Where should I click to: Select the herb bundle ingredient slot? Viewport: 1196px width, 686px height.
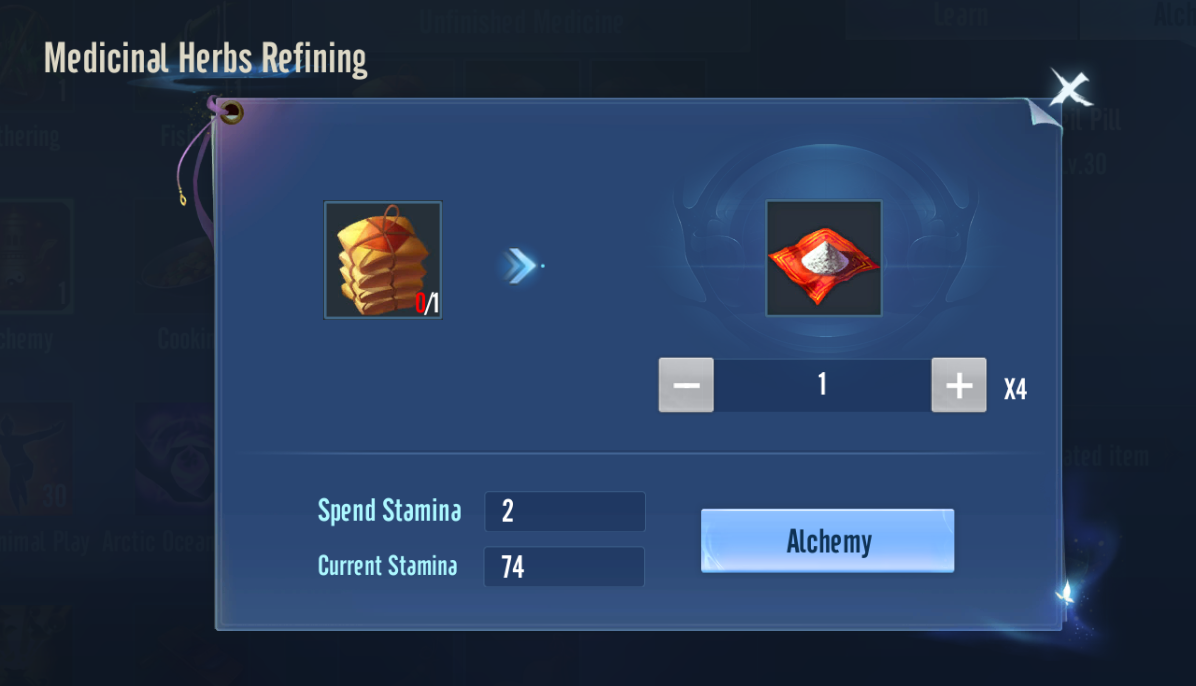(x=383, y=260)
